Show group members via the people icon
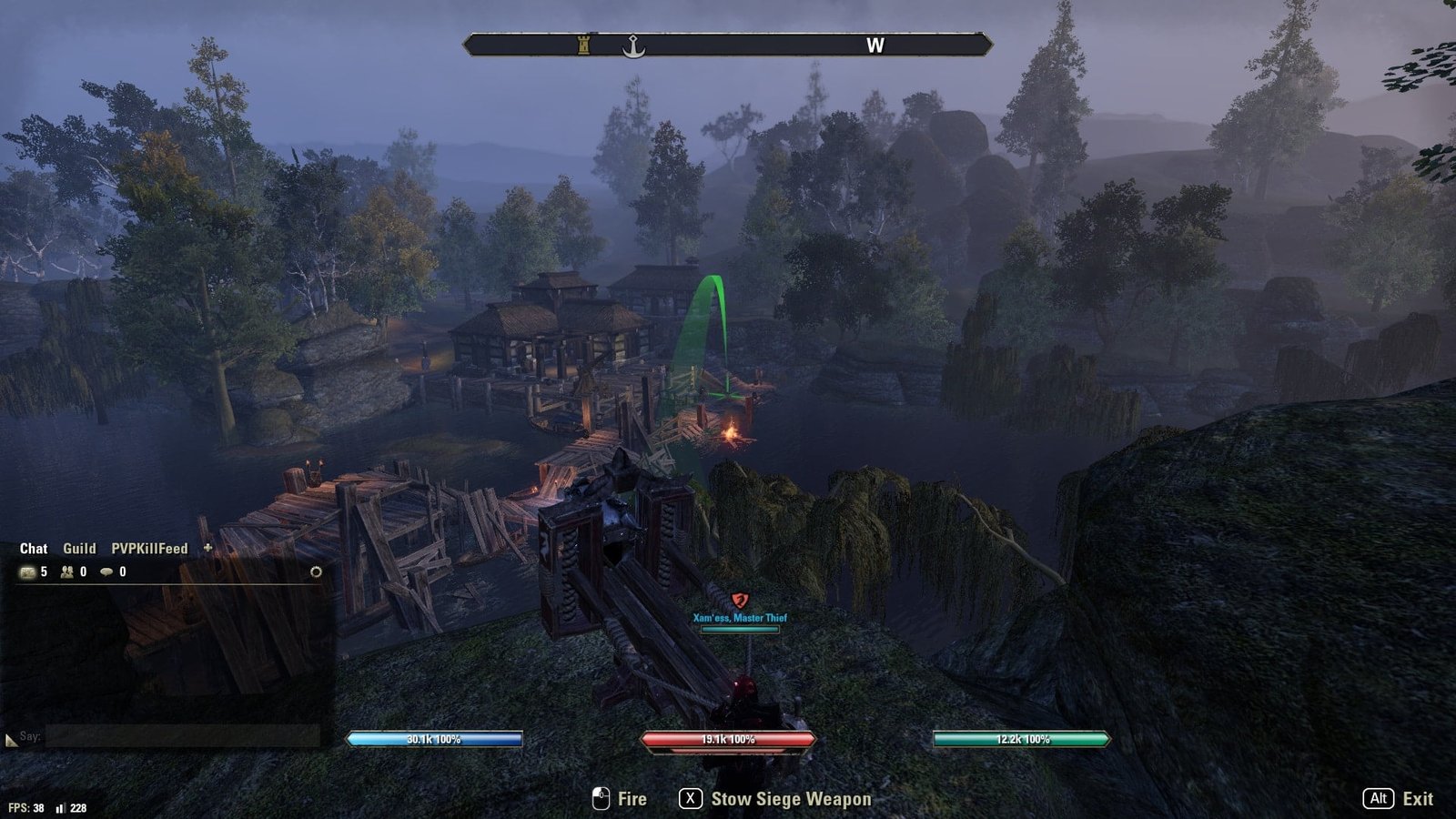Viewport: 1456px width, 819px height. coord(67,572)
